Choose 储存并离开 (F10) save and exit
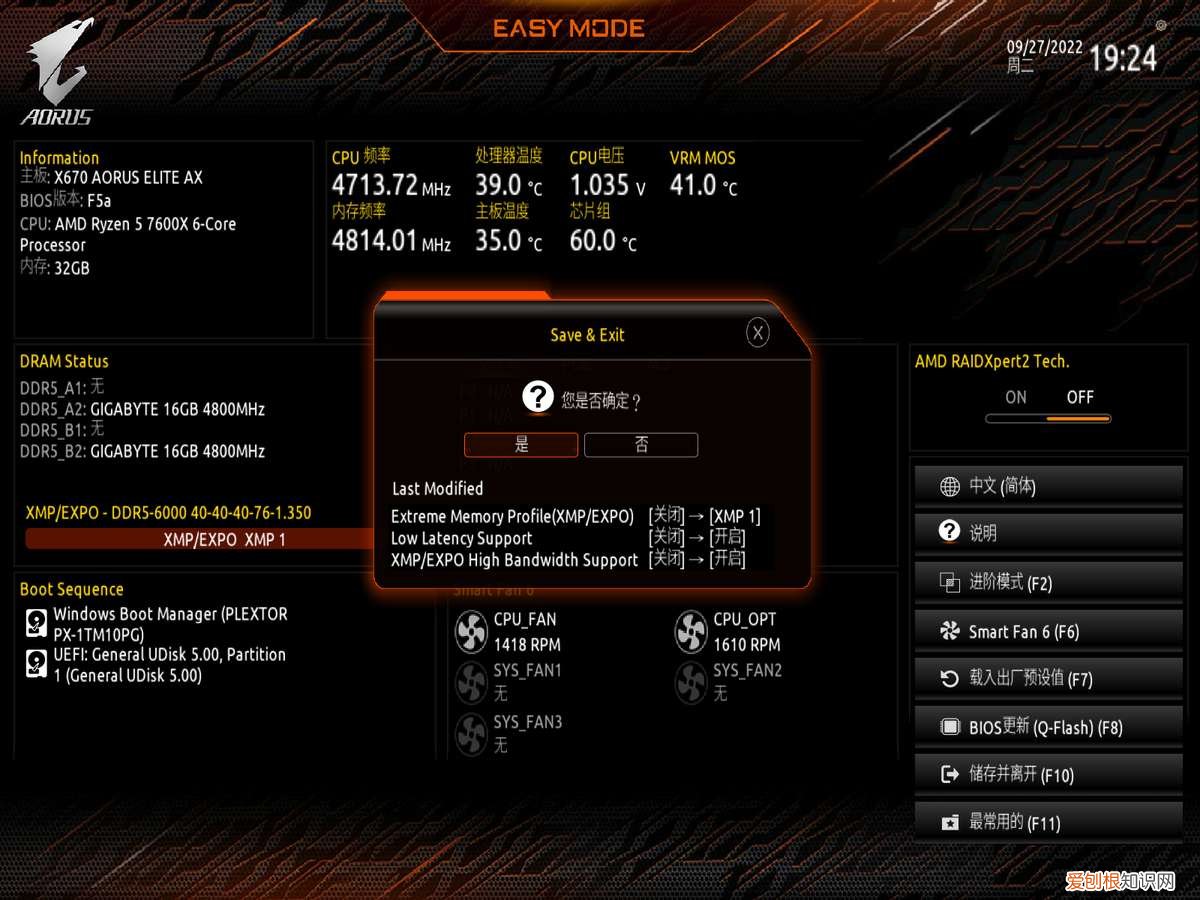The image size is (1200, 900). [1048, 774]
